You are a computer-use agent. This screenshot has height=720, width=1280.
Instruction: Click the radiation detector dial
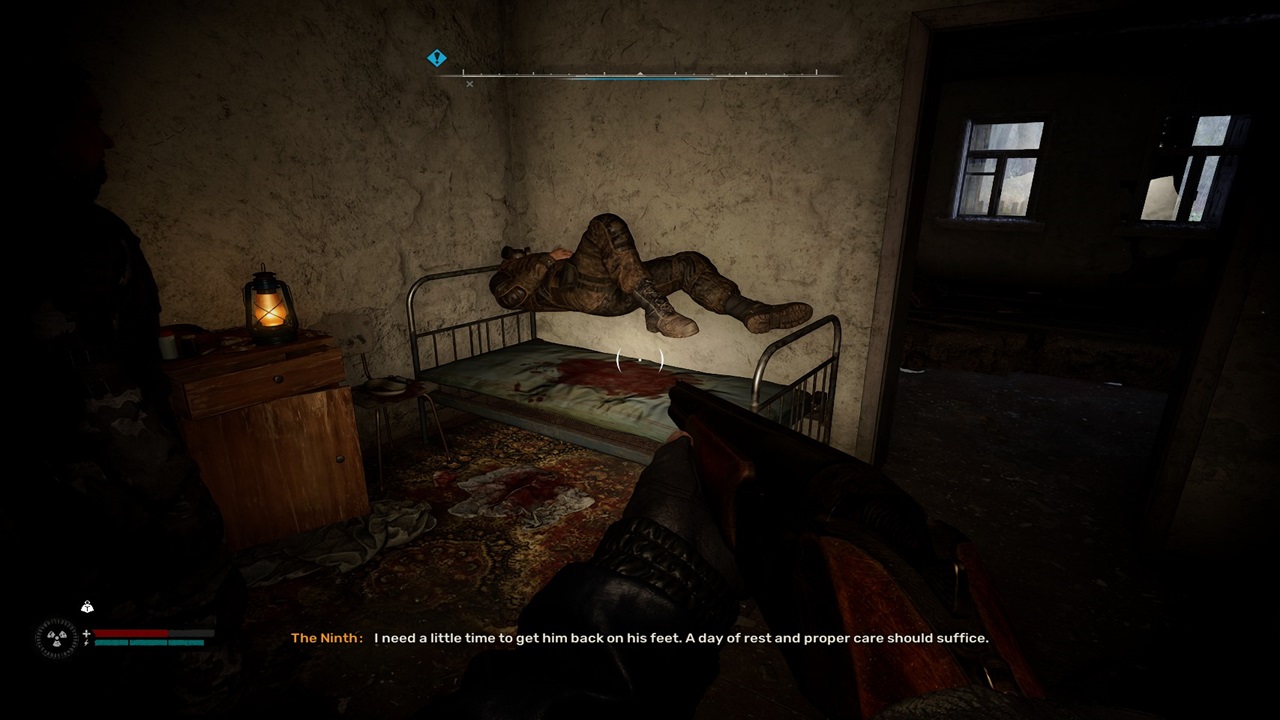[x=57, y=637]
